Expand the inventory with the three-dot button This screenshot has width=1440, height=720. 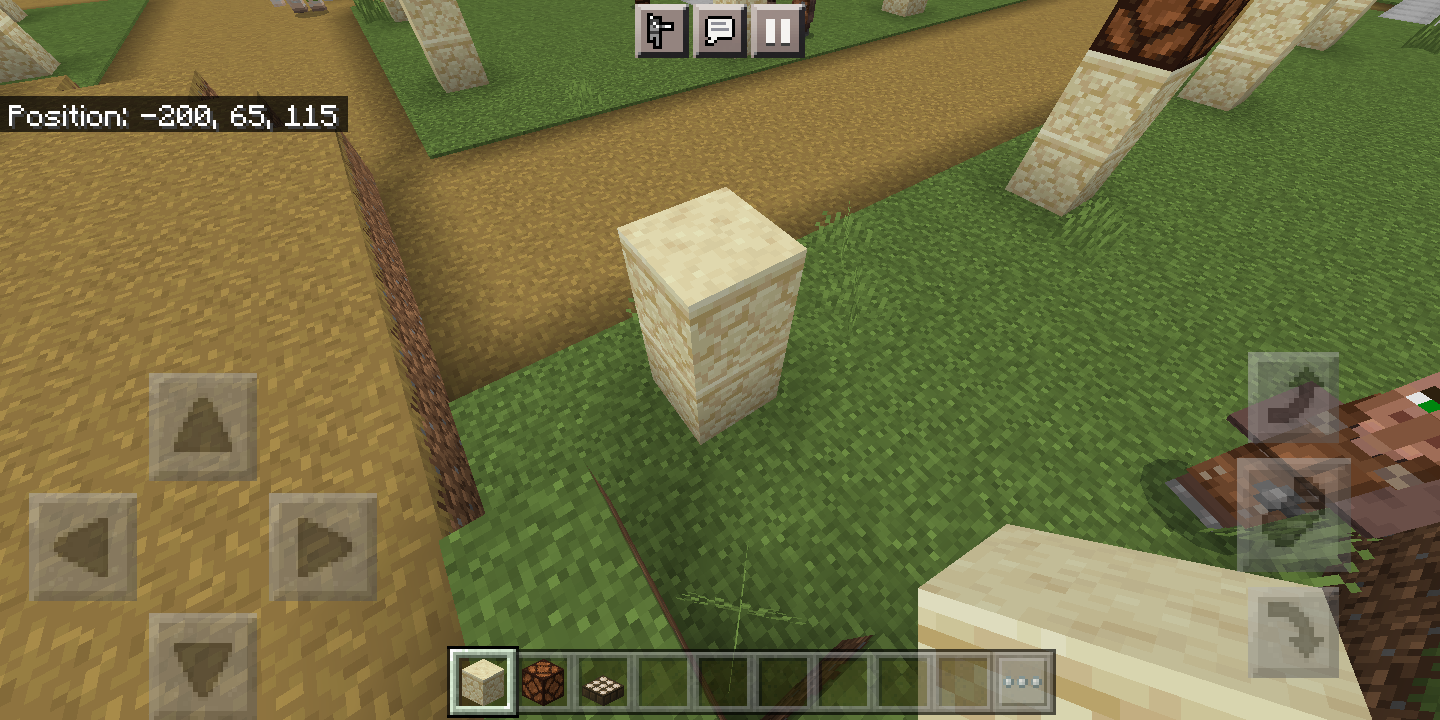pyautogui.click(x=1022, y=679)
